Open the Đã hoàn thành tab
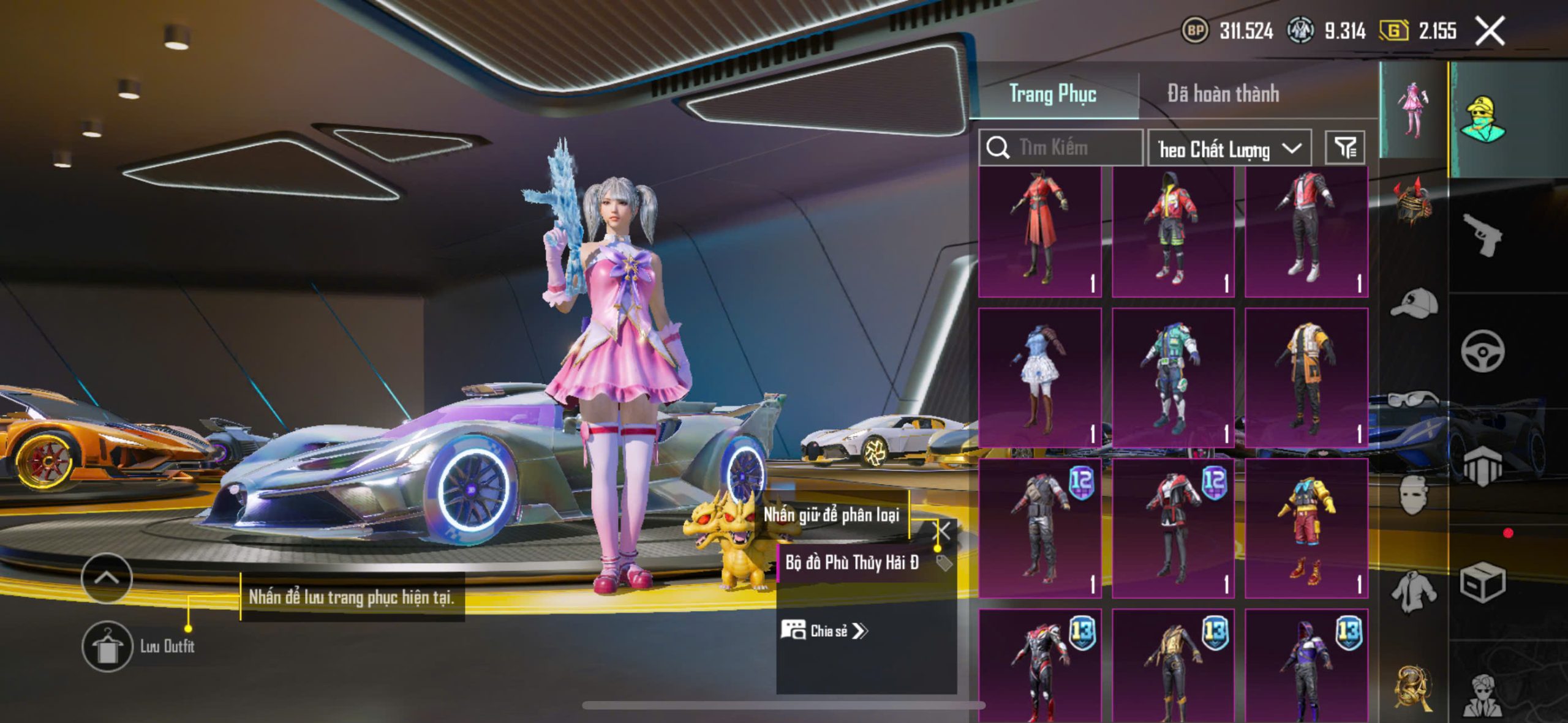Viewport: 1568px width, 723px height. click(x=1223, y=94)
